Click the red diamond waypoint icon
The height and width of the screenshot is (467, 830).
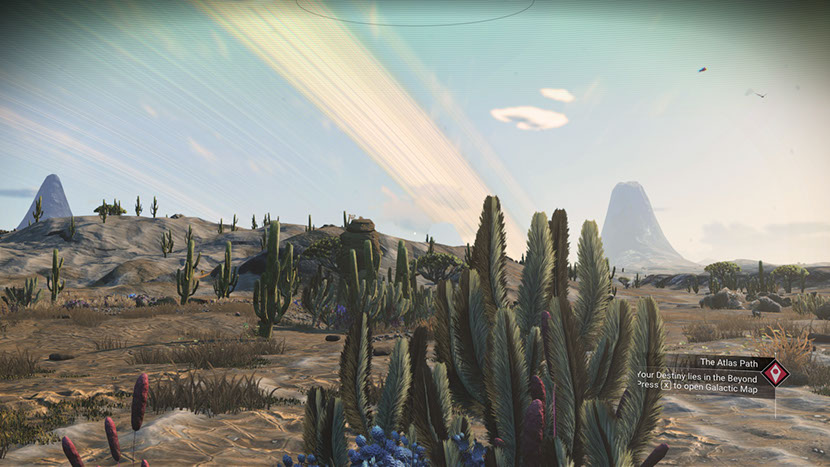click(774, 373)
